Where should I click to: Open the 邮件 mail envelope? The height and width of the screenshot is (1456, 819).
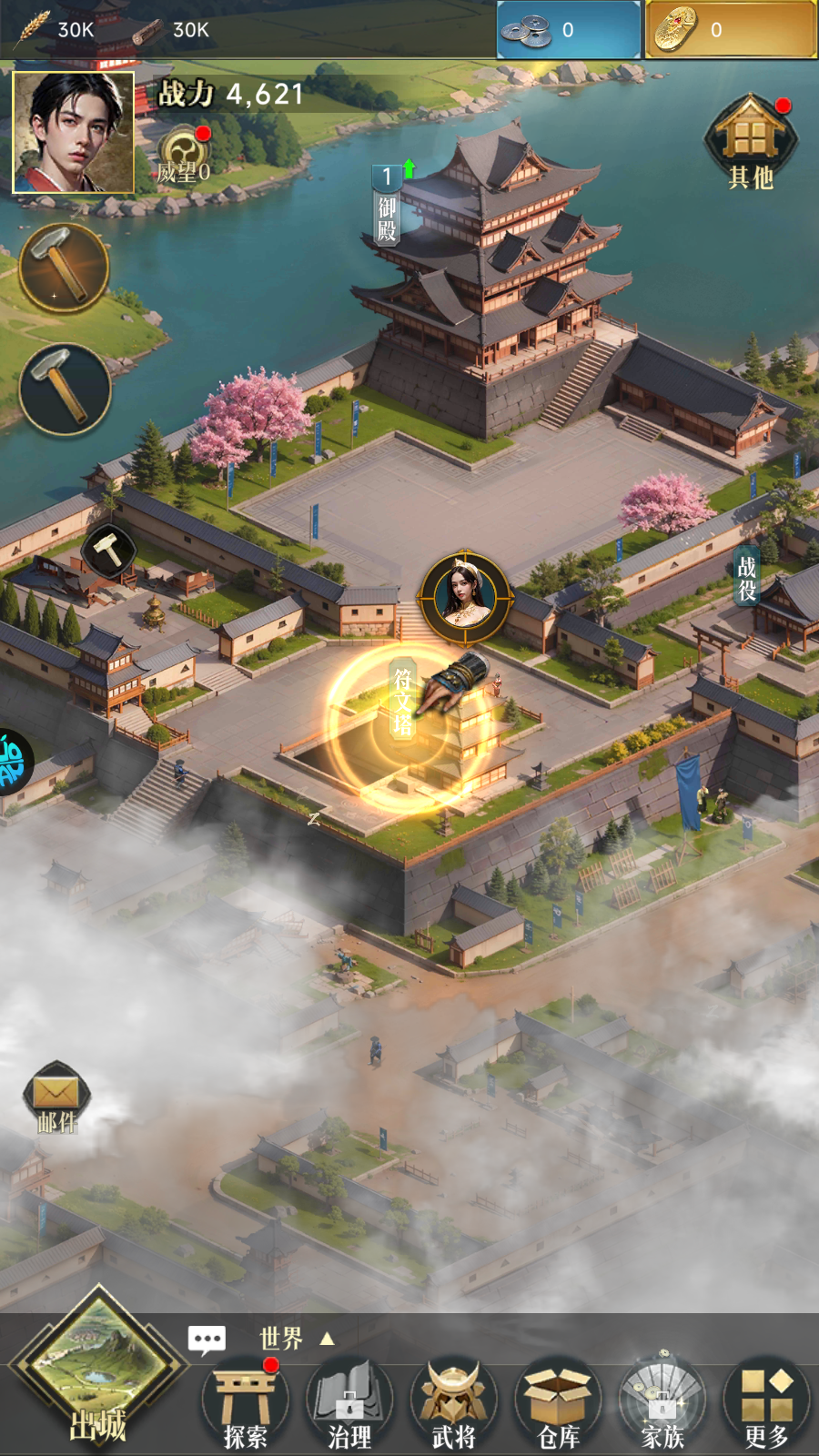56,1097
